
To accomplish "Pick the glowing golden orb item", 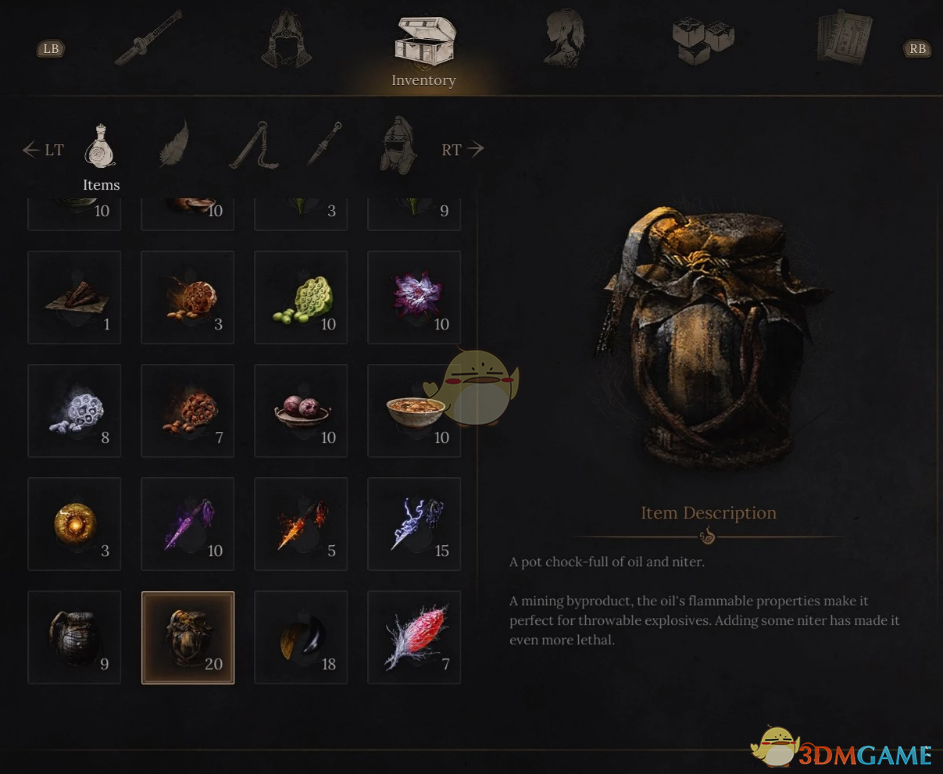I will coord(74,524).
